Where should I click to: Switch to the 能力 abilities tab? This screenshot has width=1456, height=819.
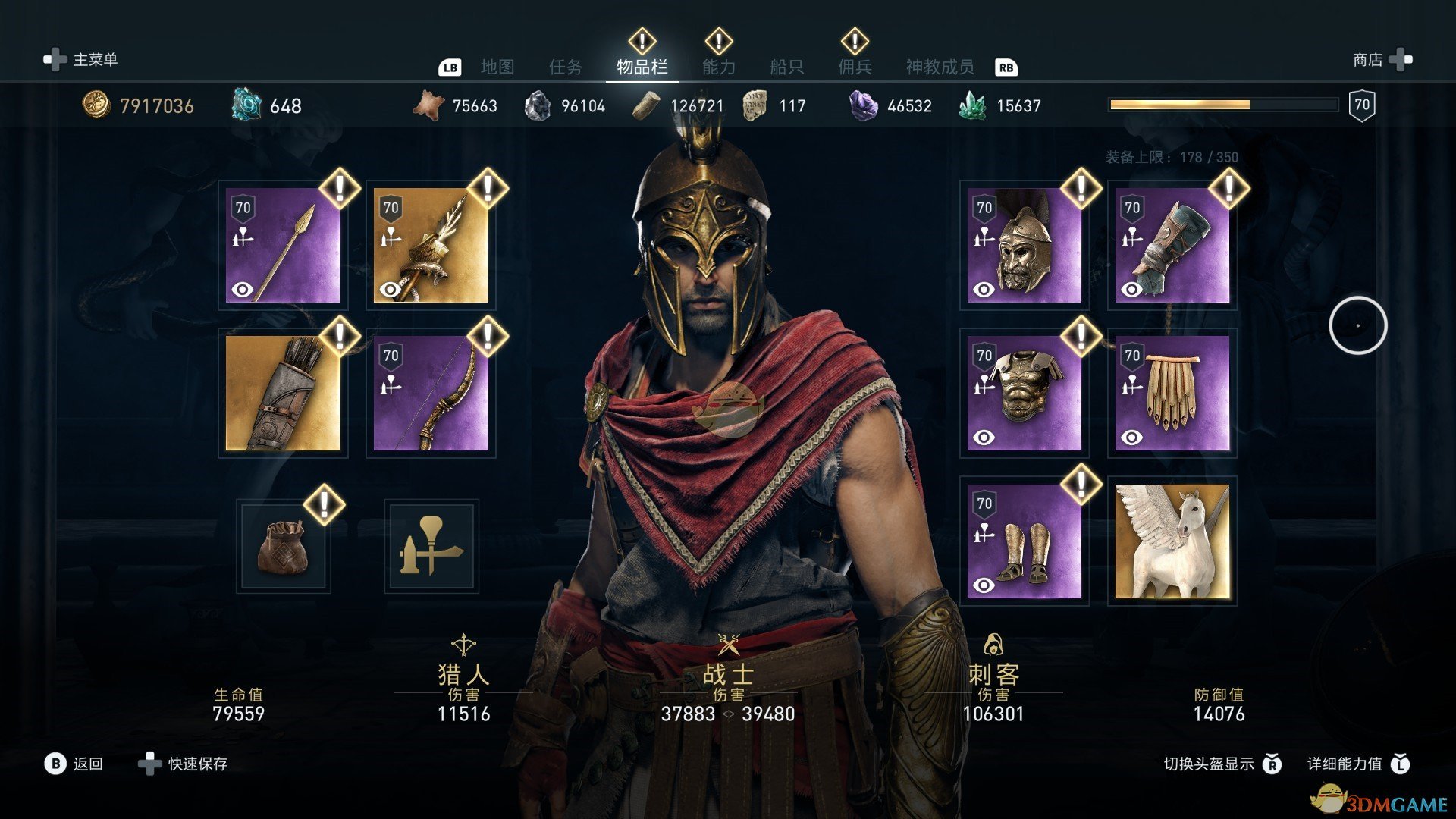tap(718, 67)
